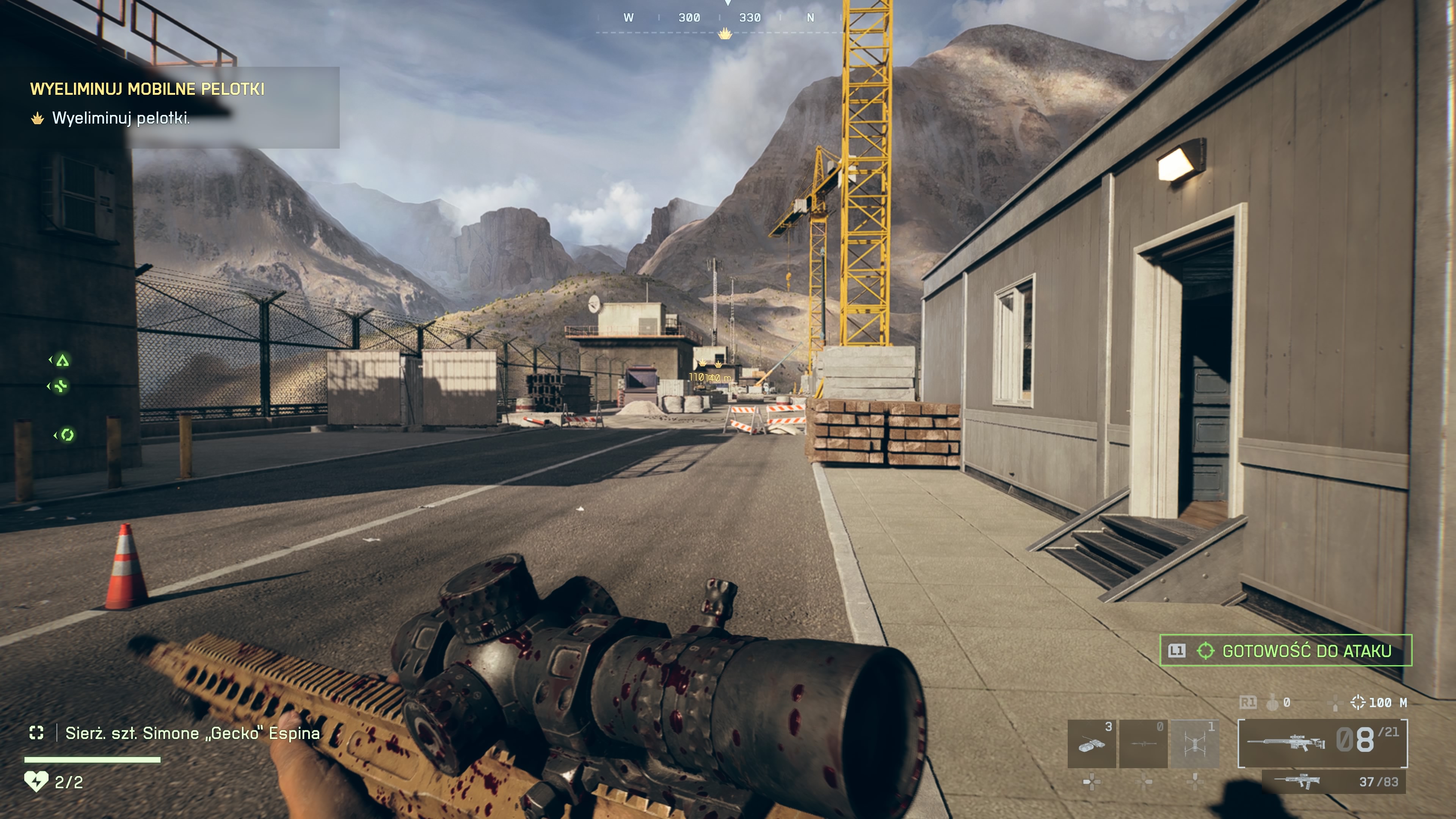This screenshot has width=1456, height=819.
Task: Open the objective tracker Wyeliminuj mobilne pelotki
Action: click(x=147, y=89)
